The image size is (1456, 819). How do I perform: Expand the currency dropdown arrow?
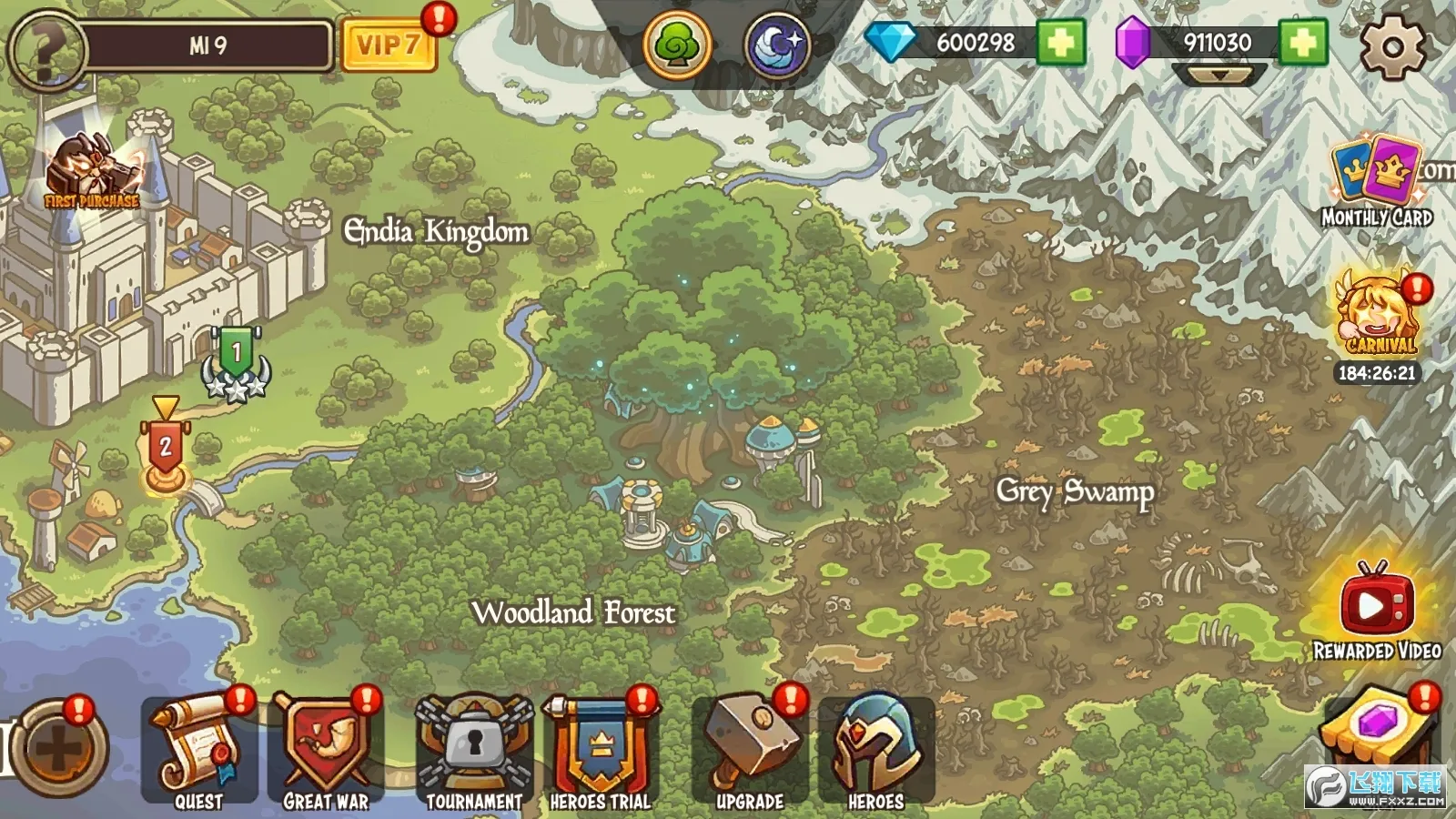[1219, 76]
